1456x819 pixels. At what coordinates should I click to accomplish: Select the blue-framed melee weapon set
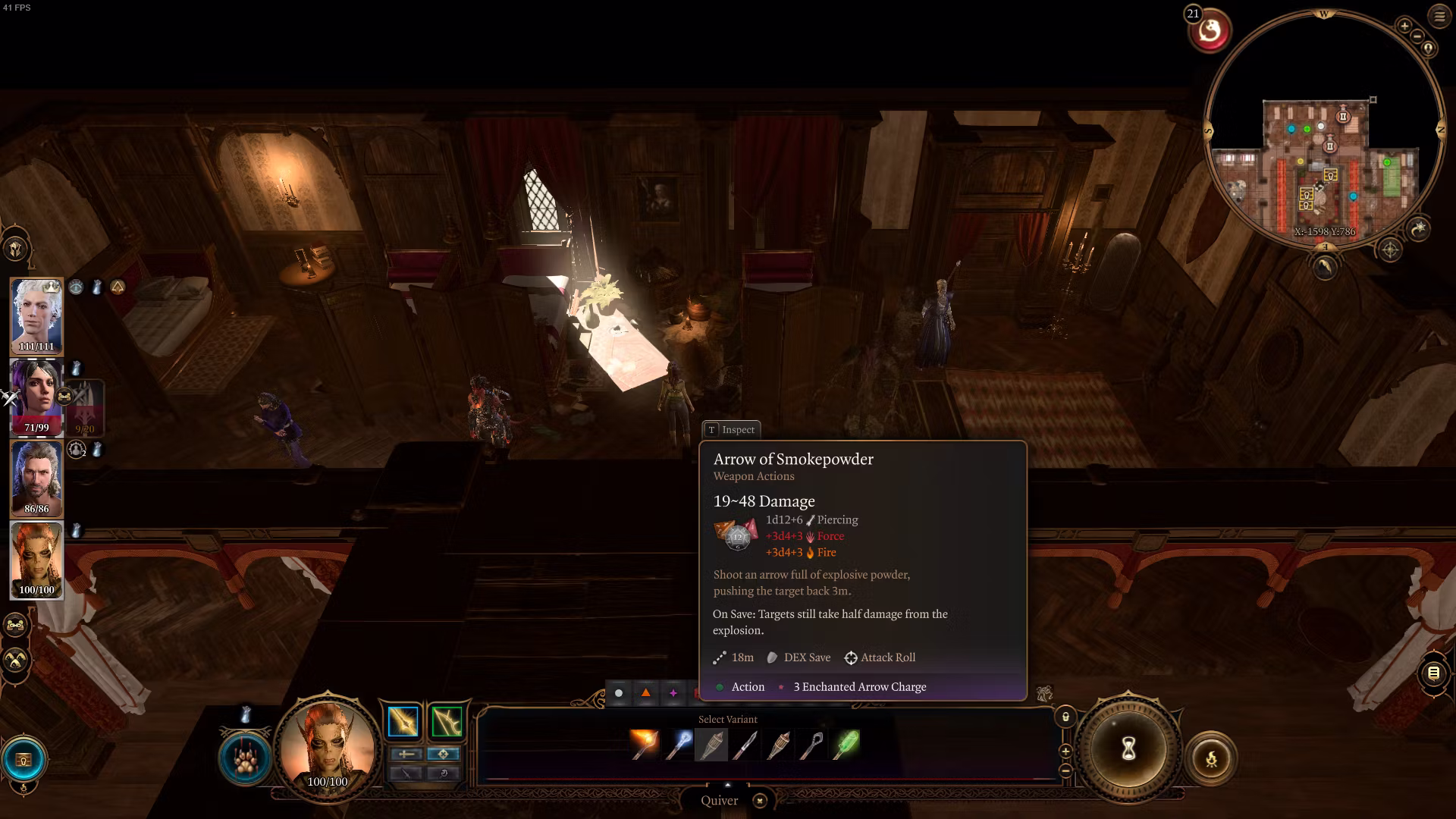click(x=403, y=722)
